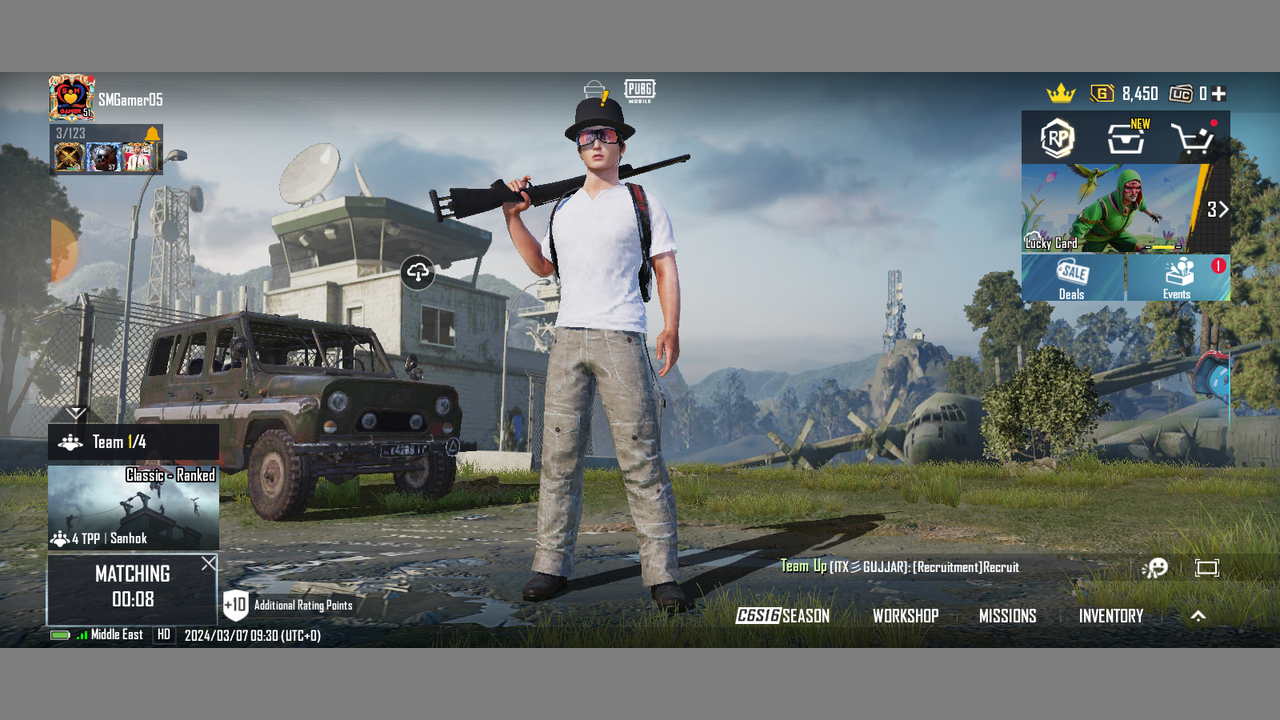
Task: Open the Team Up recruitment chat message
Action: [x=900, y=567]
